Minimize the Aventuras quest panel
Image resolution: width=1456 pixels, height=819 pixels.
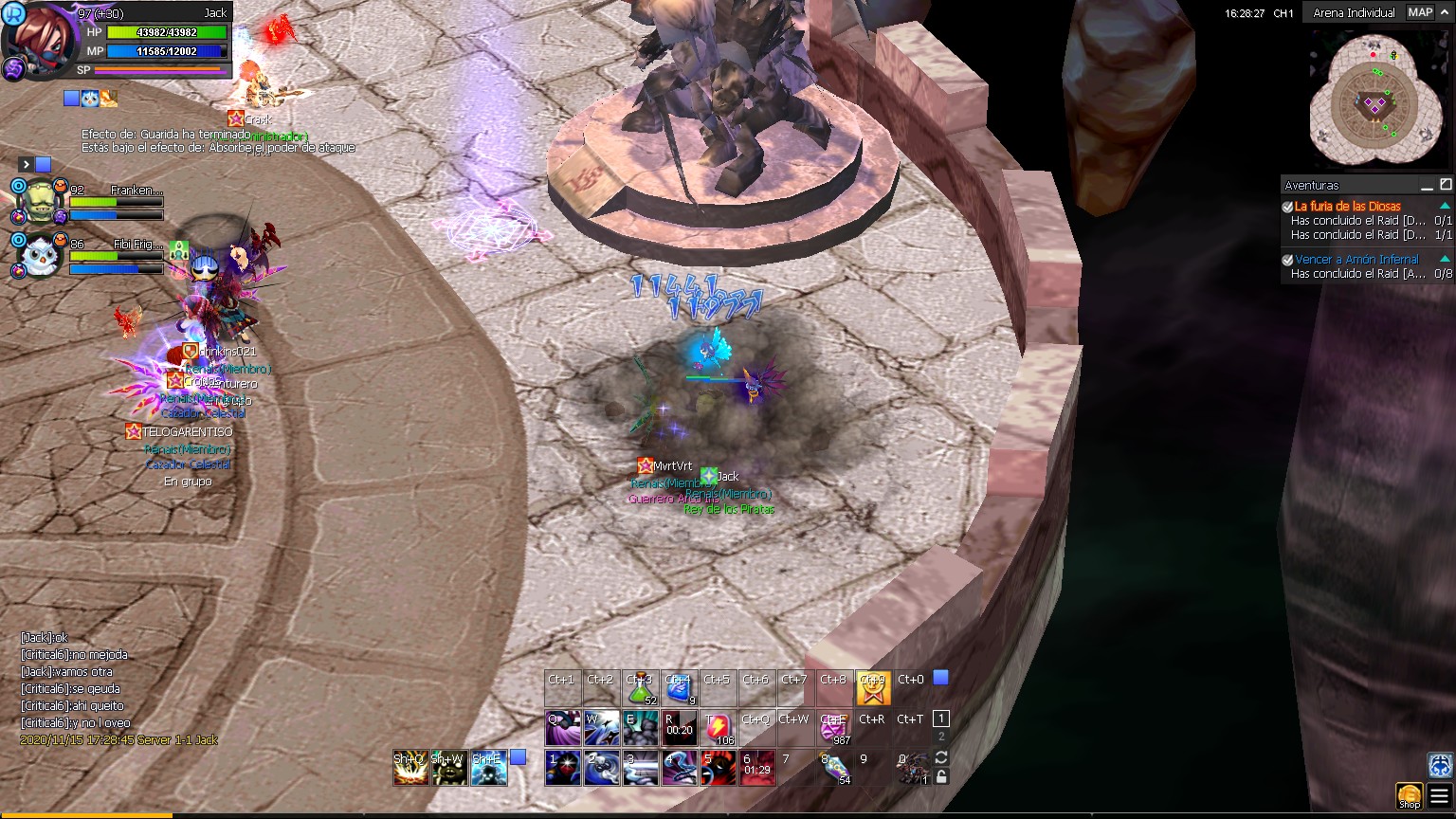pos(1427,185)
